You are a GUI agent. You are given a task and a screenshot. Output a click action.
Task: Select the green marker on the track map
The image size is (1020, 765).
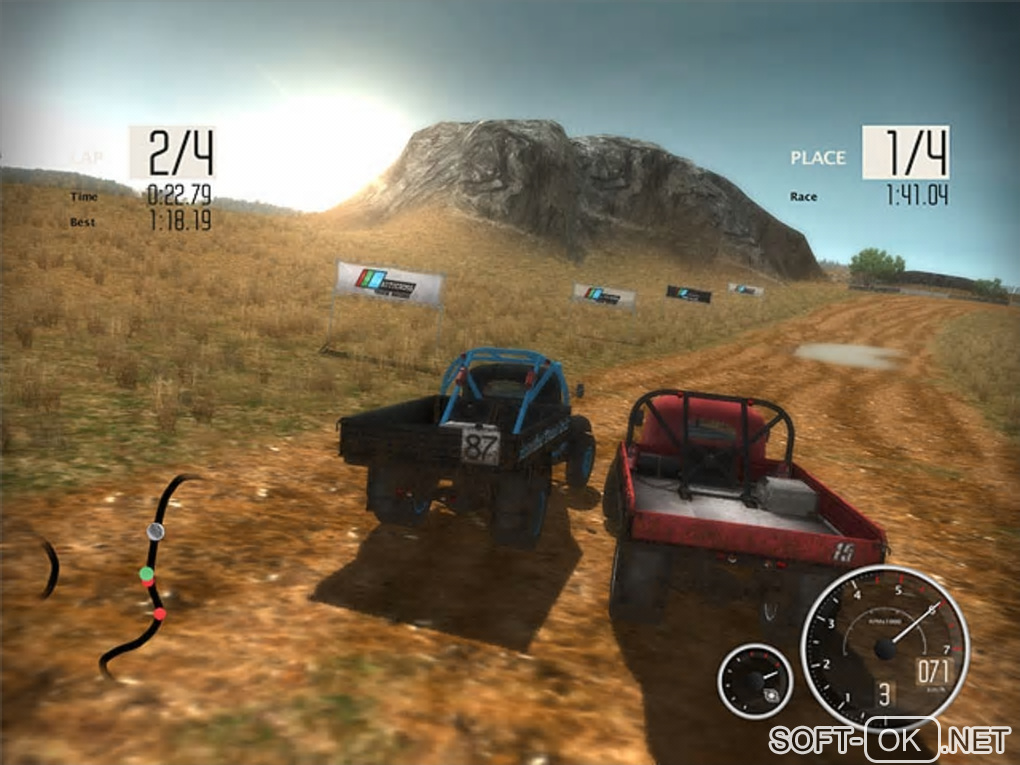pyautogui.click(x=146, y=574)
